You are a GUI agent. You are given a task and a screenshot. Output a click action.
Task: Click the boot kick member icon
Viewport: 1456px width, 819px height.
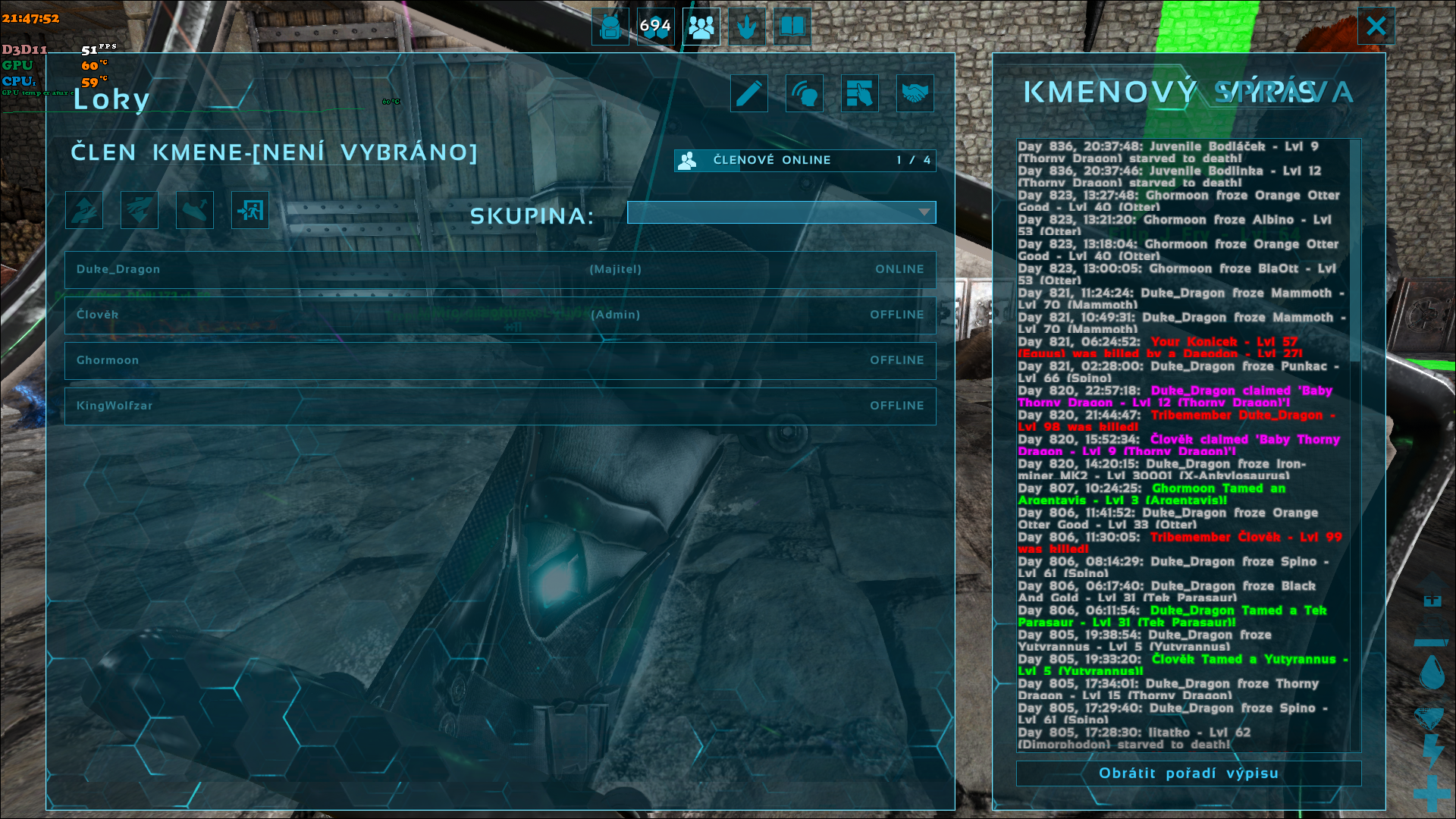tap(195, 210)
